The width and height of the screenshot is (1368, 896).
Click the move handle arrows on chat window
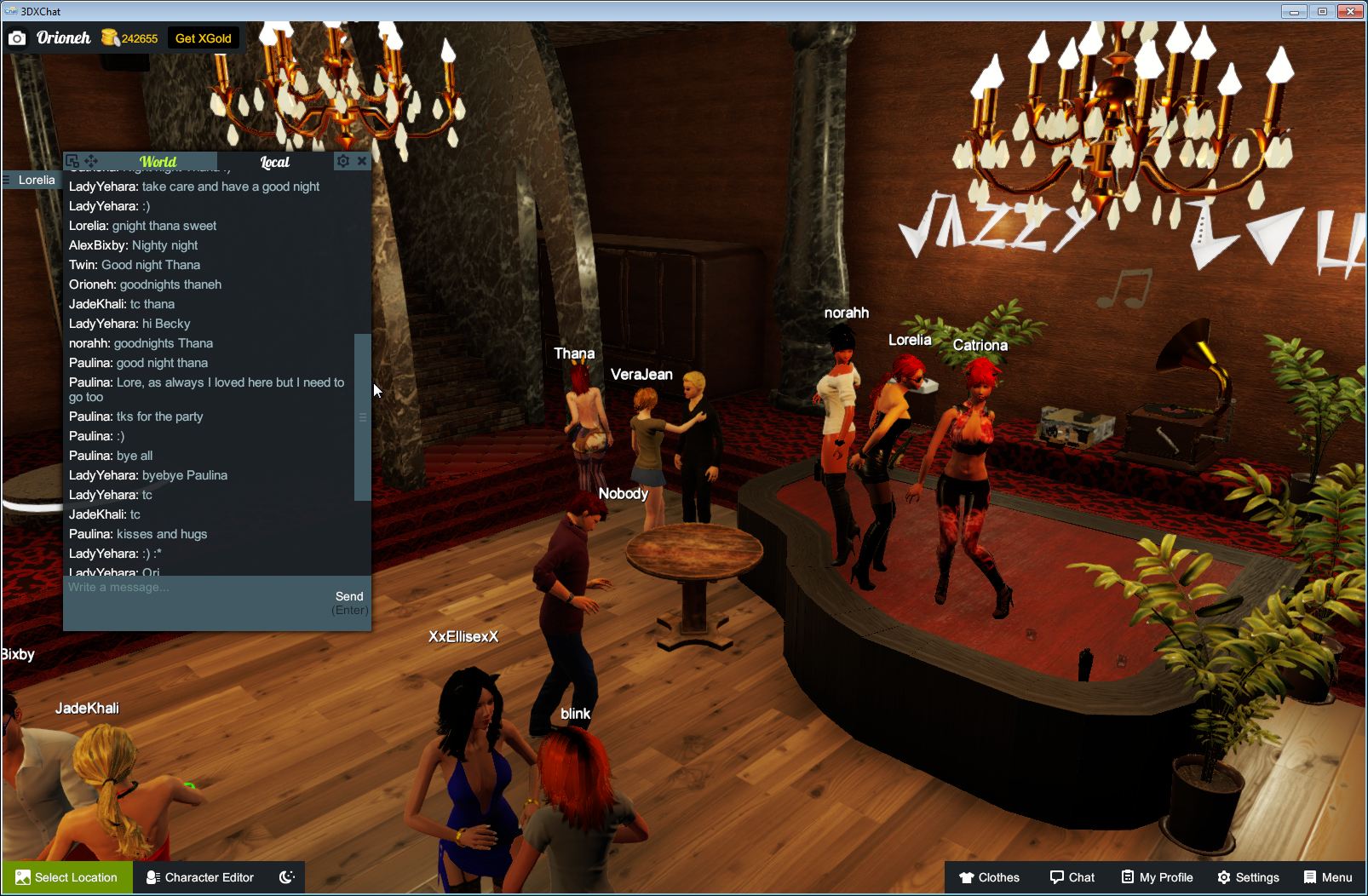tap(91, 160)
